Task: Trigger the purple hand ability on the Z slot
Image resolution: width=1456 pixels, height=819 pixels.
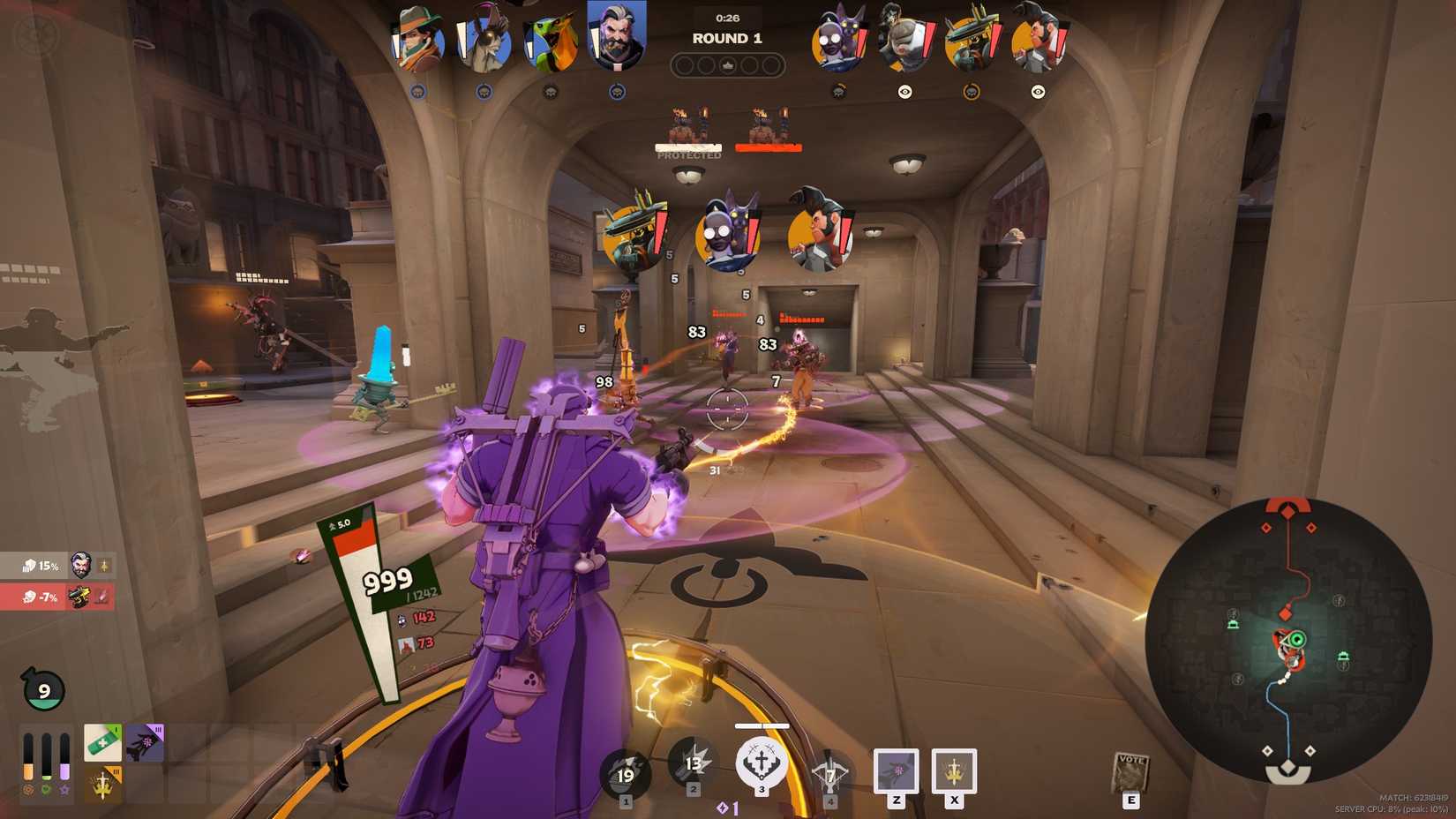Action: coord(896,768)
